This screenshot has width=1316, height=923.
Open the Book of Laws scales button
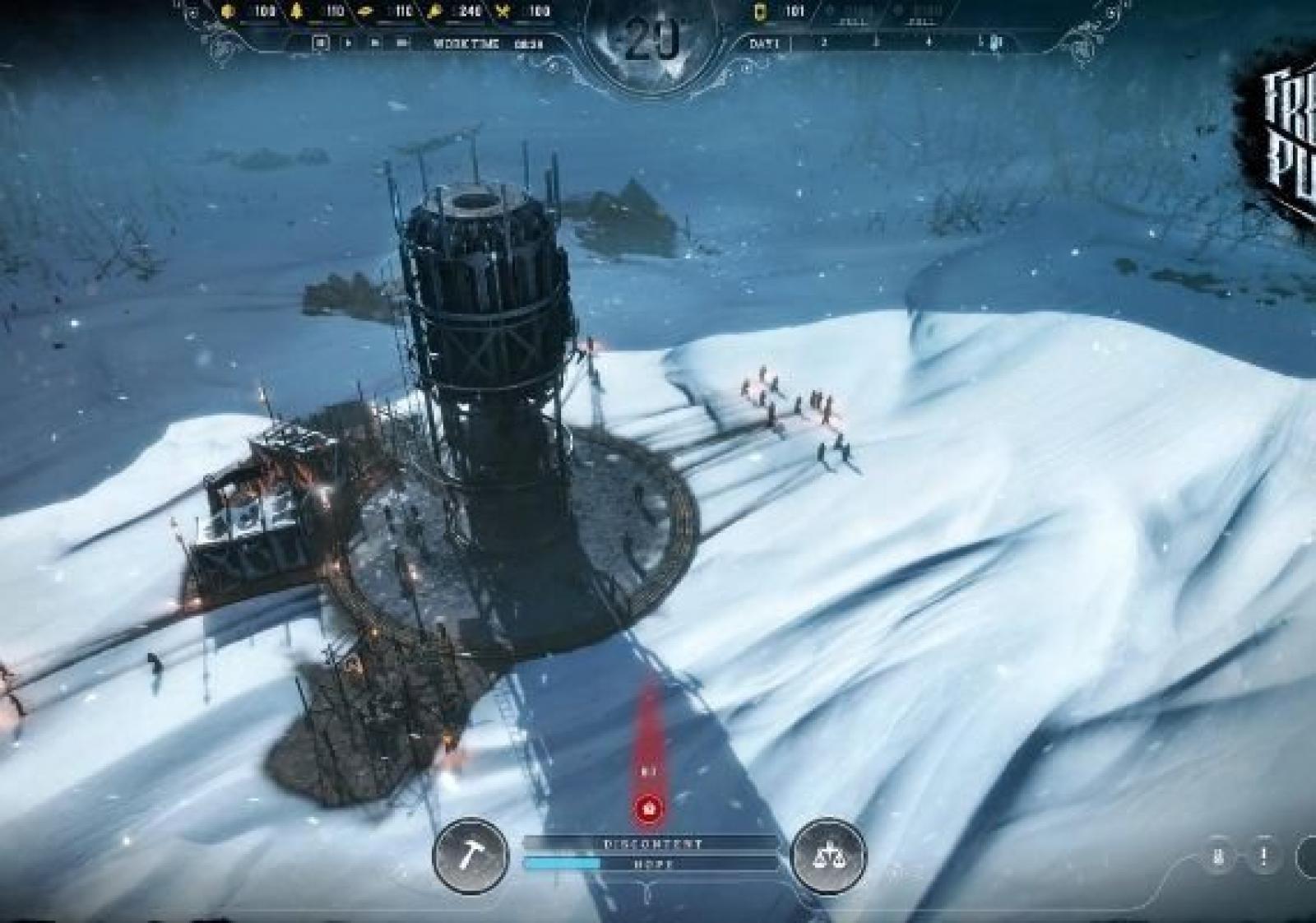click(x=827, y=856)
